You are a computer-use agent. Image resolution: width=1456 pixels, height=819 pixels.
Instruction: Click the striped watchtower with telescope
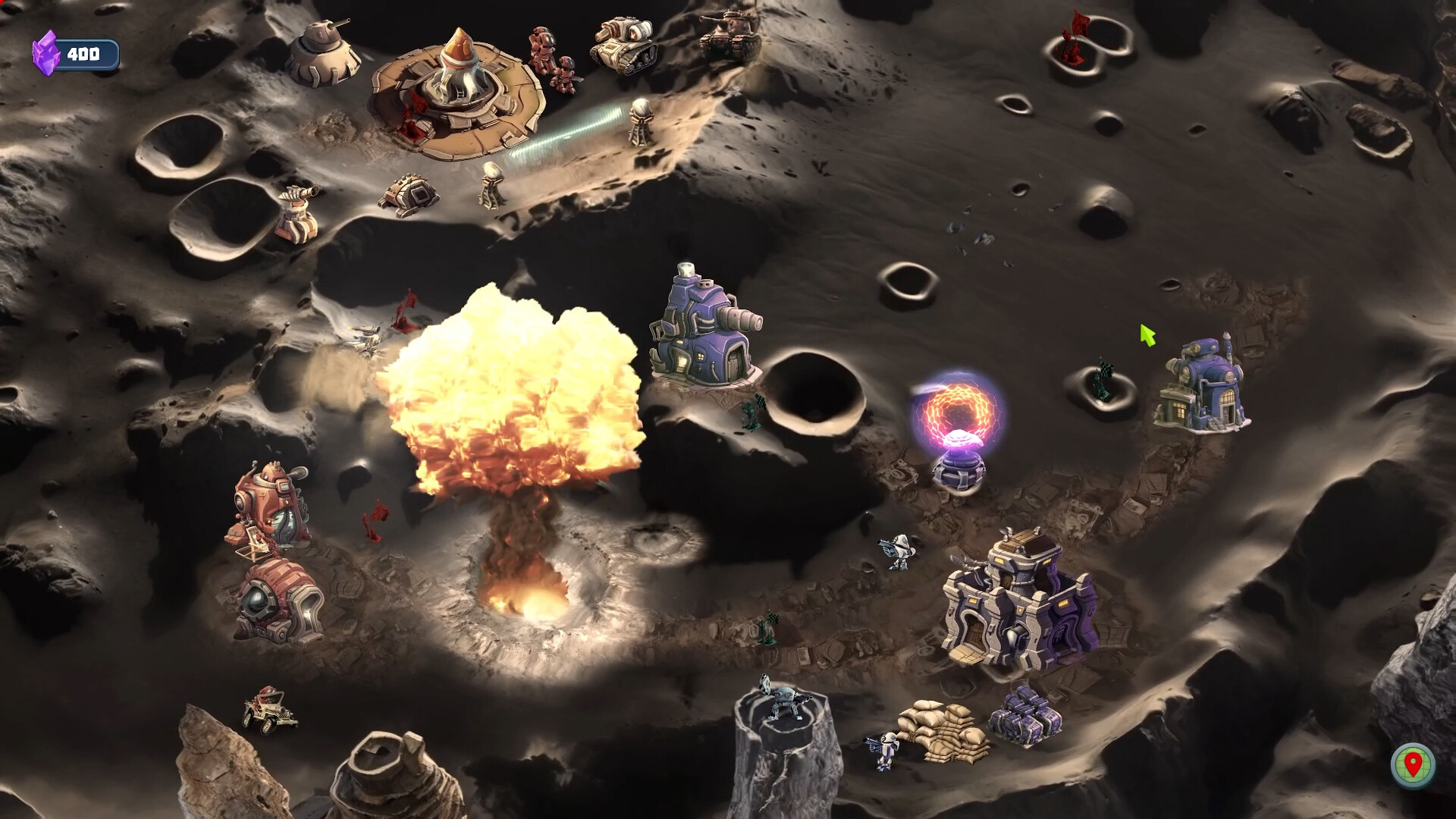click(x=296, y=212)
